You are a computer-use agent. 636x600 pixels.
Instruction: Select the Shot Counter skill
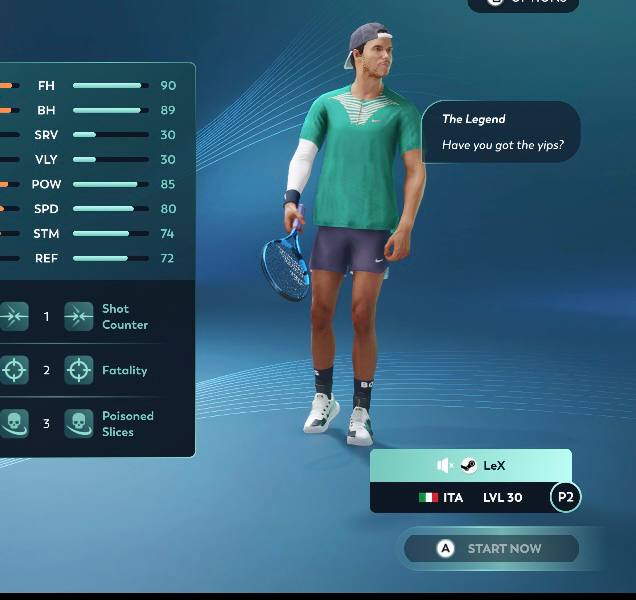click(x=79, y=317)
